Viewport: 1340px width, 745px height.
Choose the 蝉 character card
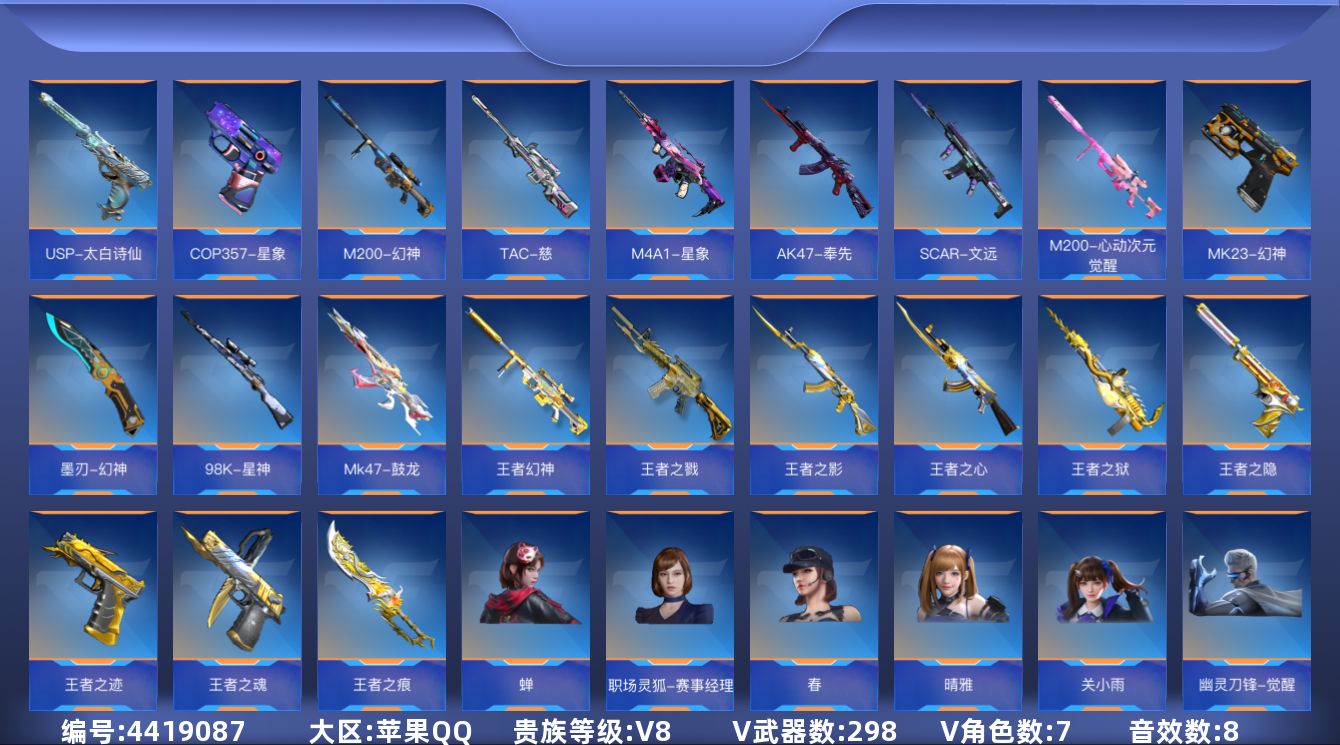click(525, 610)
